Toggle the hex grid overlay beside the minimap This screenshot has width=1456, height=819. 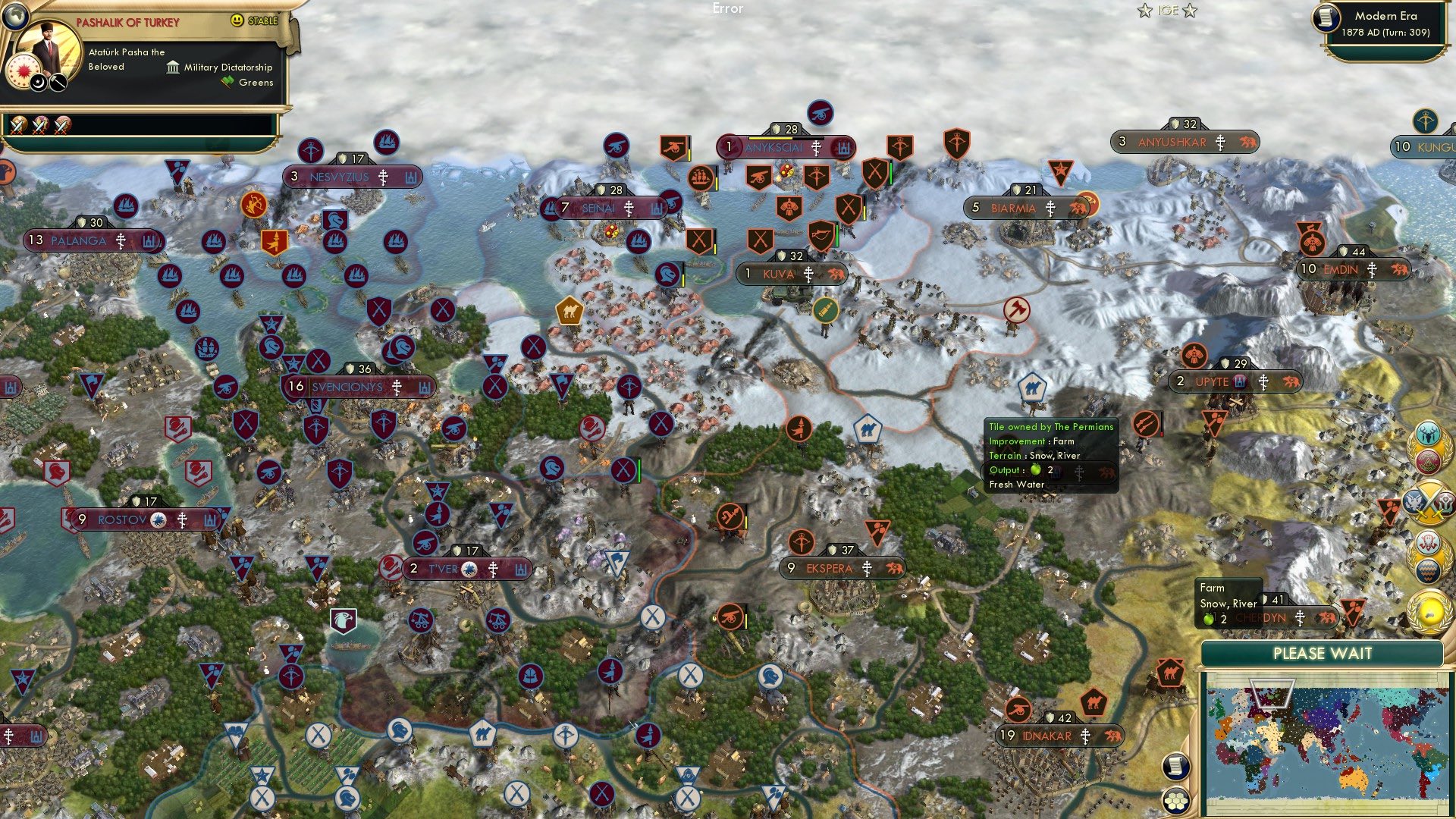click(1175, 800)
